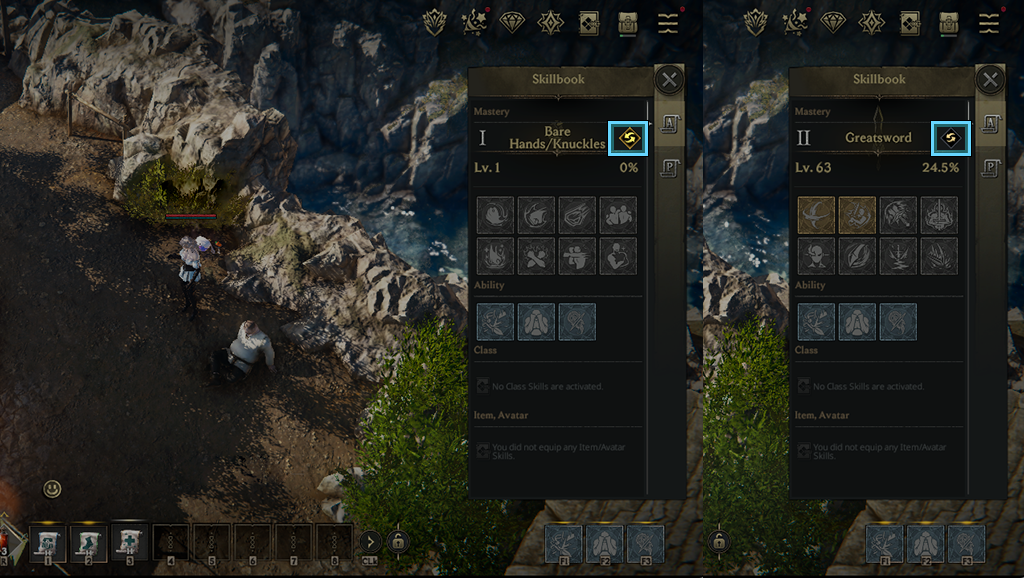The width and height of the screenshot is (1024, 578).
Task: Click the arrow button after hotbar slot 8
Action: 369,543
